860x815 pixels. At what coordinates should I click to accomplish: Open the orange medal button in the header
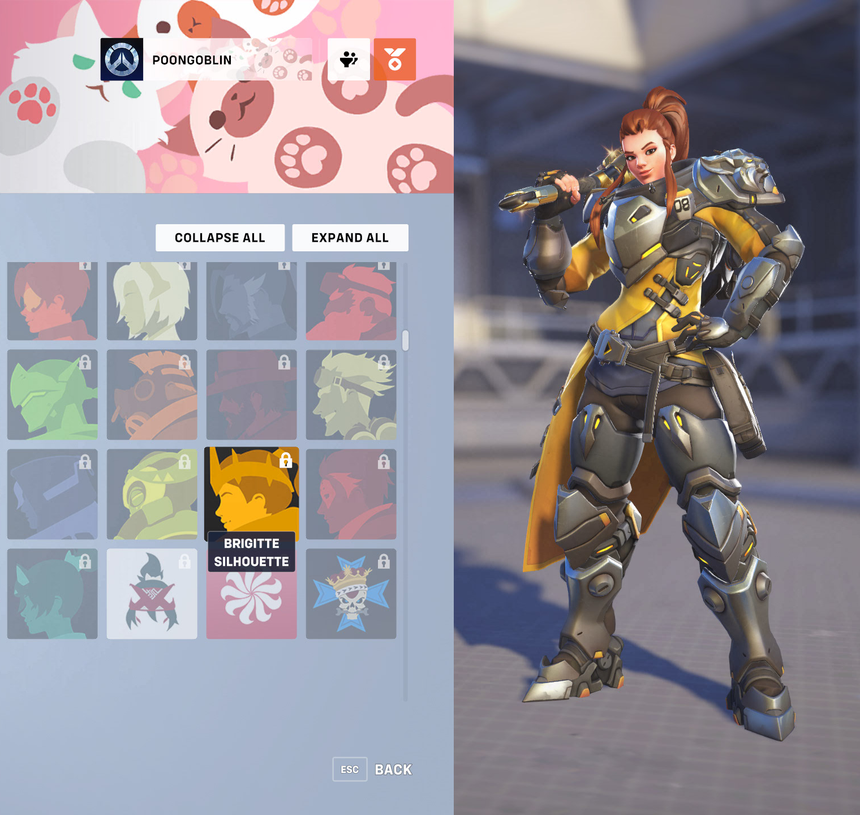(x=394, y=60)
